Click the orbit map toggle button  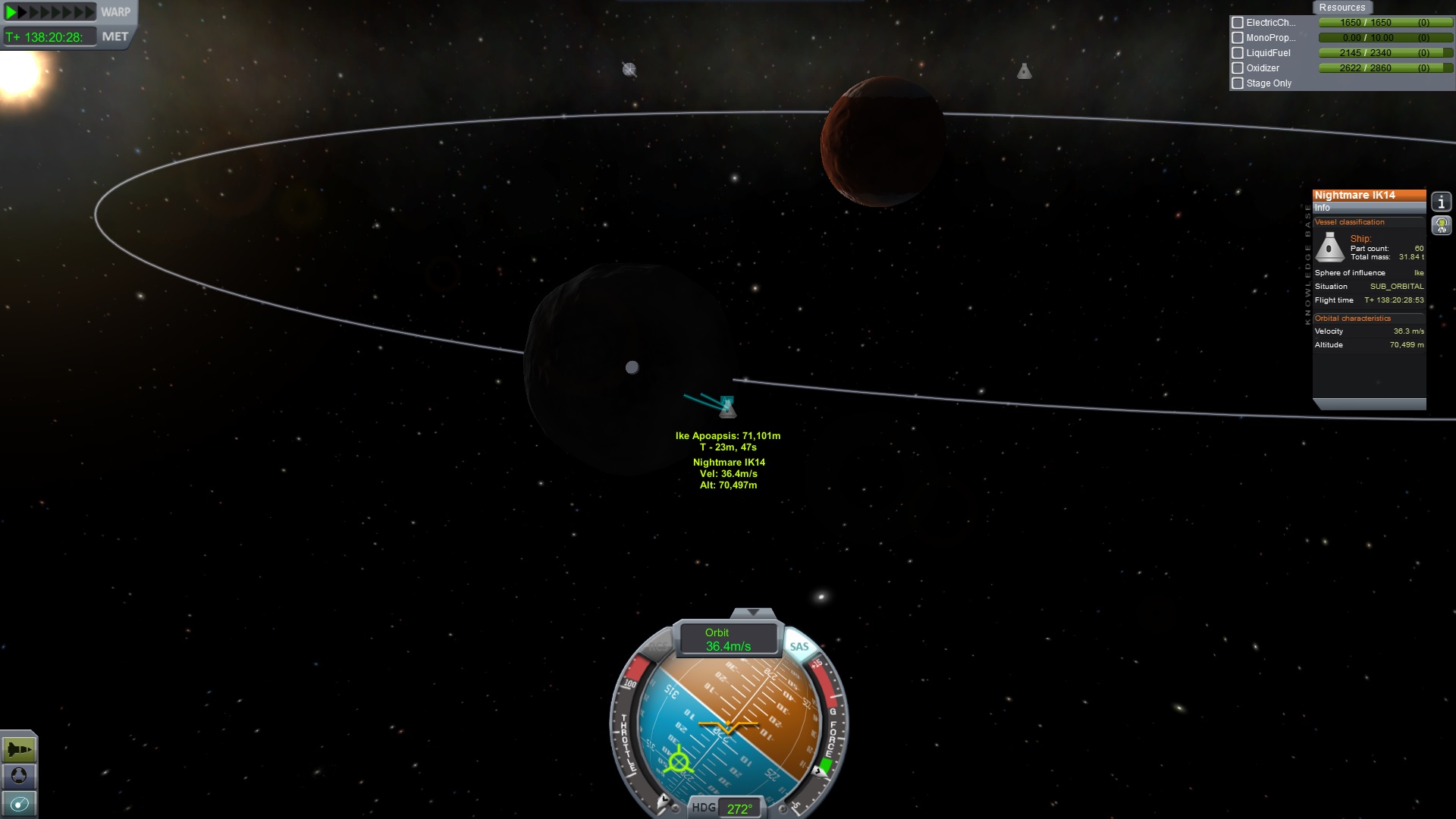[x=19, y=803]
